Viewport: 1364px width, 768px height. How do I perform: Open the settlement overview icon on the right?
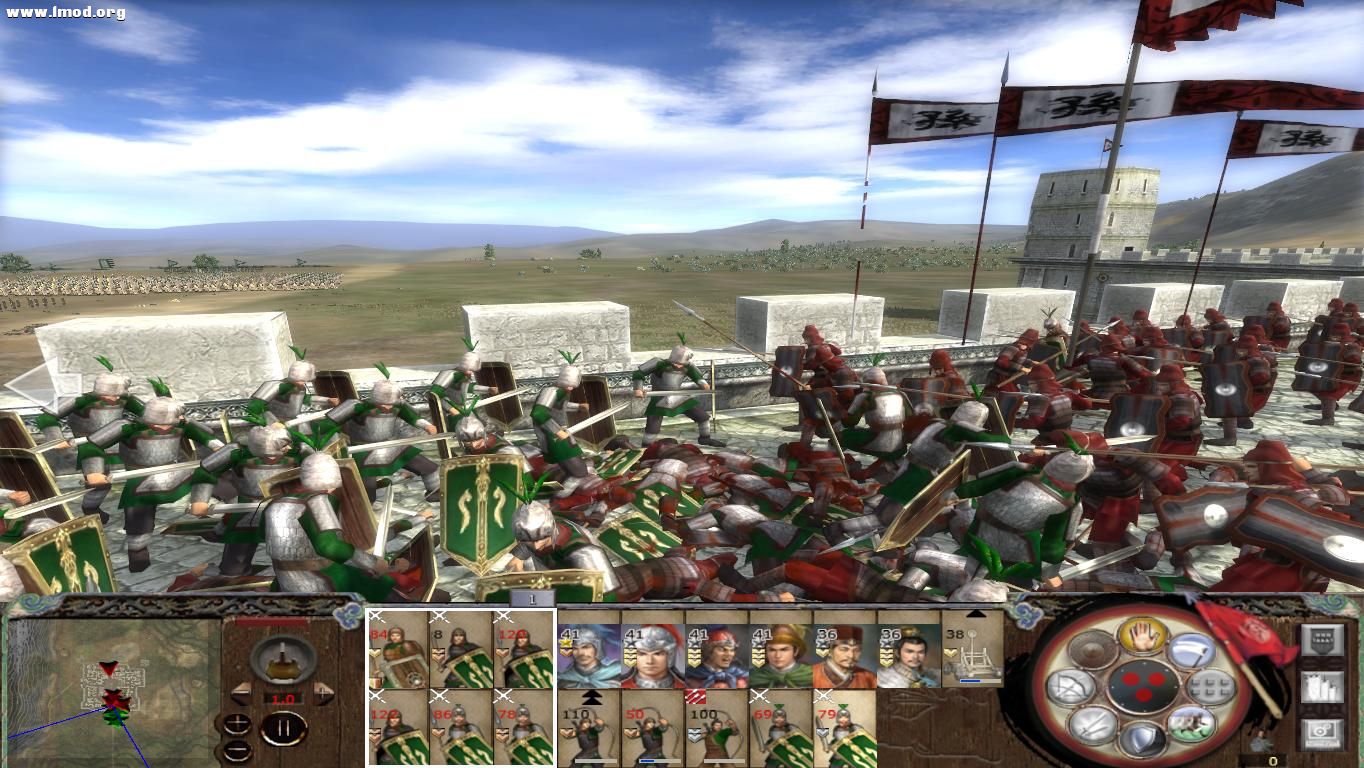(1324, 687)
